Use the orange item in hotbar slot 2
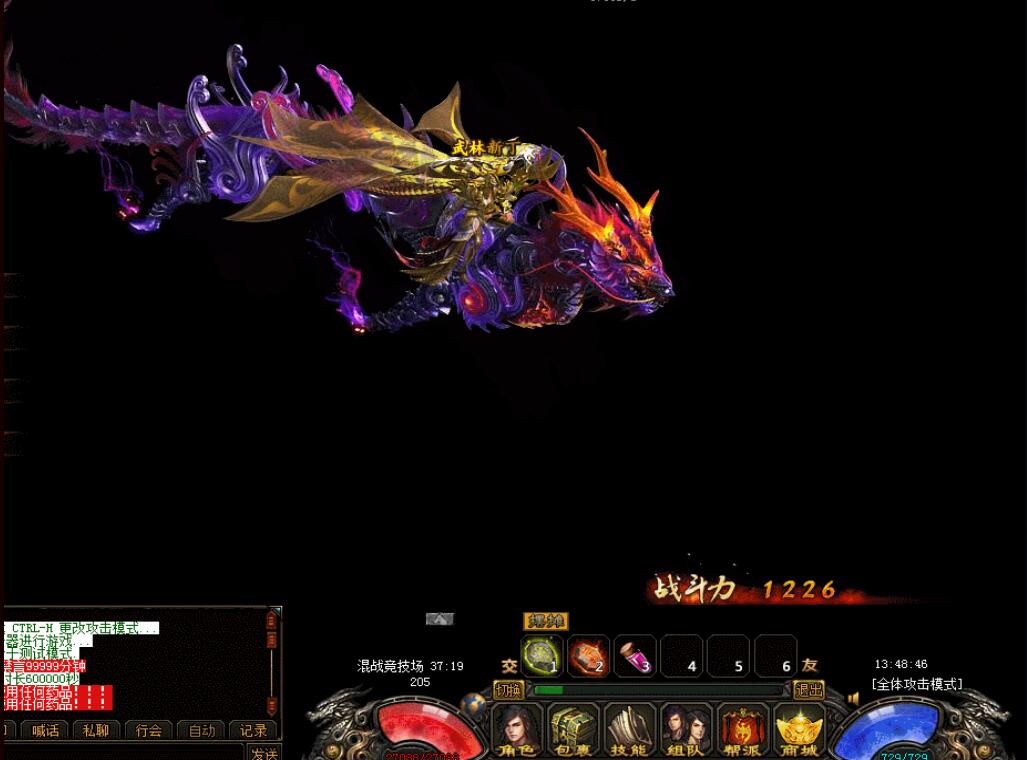Screen dimensions: 1027x760 589,656
